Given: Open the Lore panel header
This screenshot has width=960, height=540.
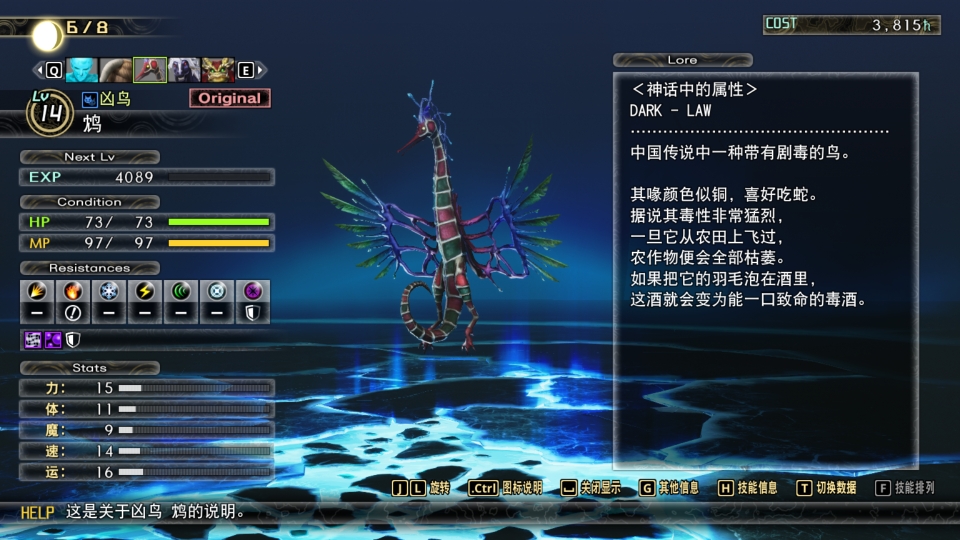Looking at the screenshot, I should pyautogui.click(x=683, y=60).
